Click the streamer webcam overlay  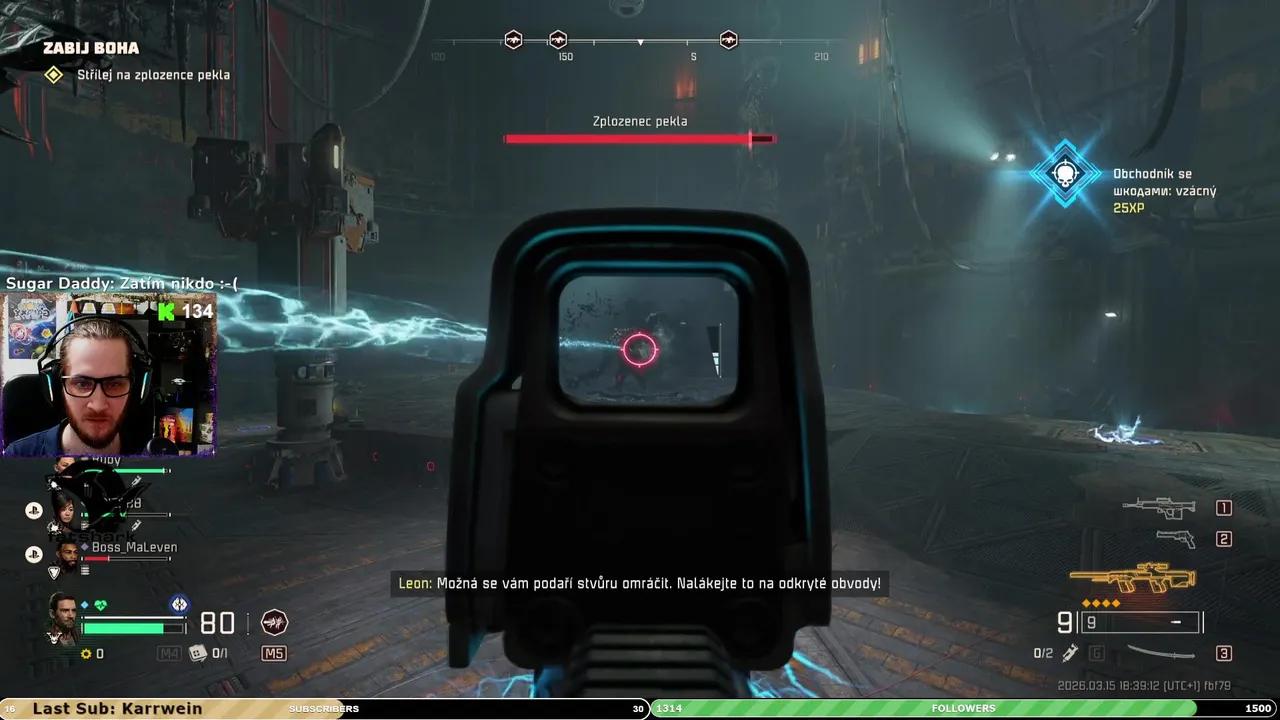coord(110,372)
